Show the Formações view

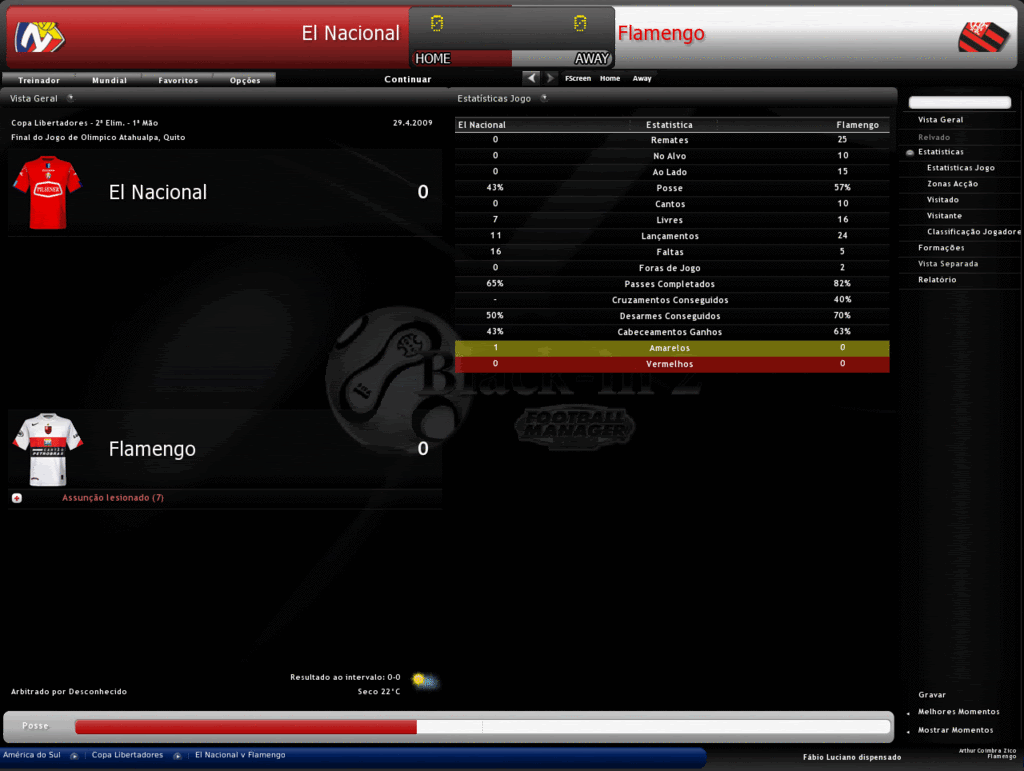tap(941, 248)
